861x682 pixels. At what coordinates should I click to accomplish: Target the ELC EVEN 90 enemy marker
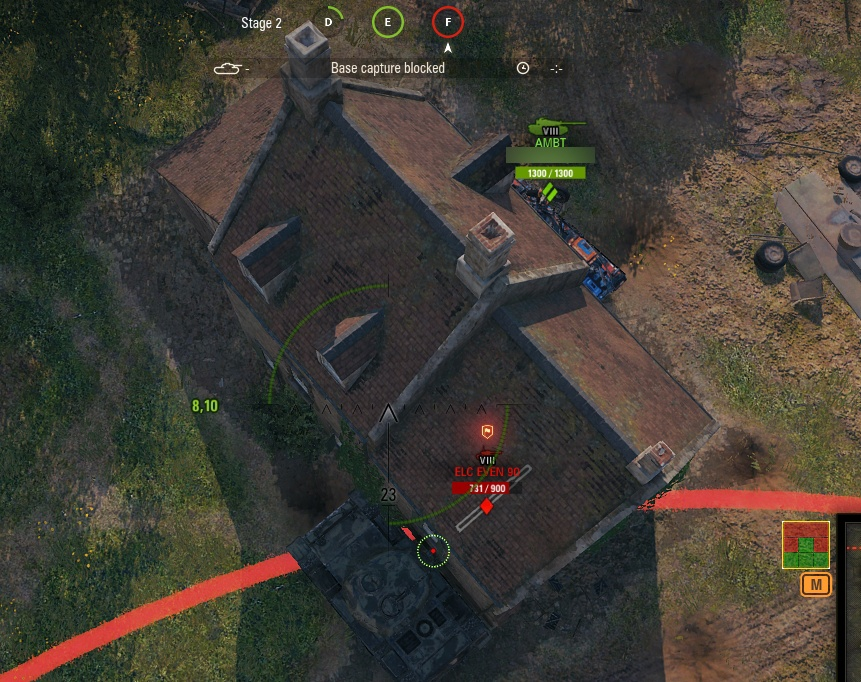tap(487, 471)
